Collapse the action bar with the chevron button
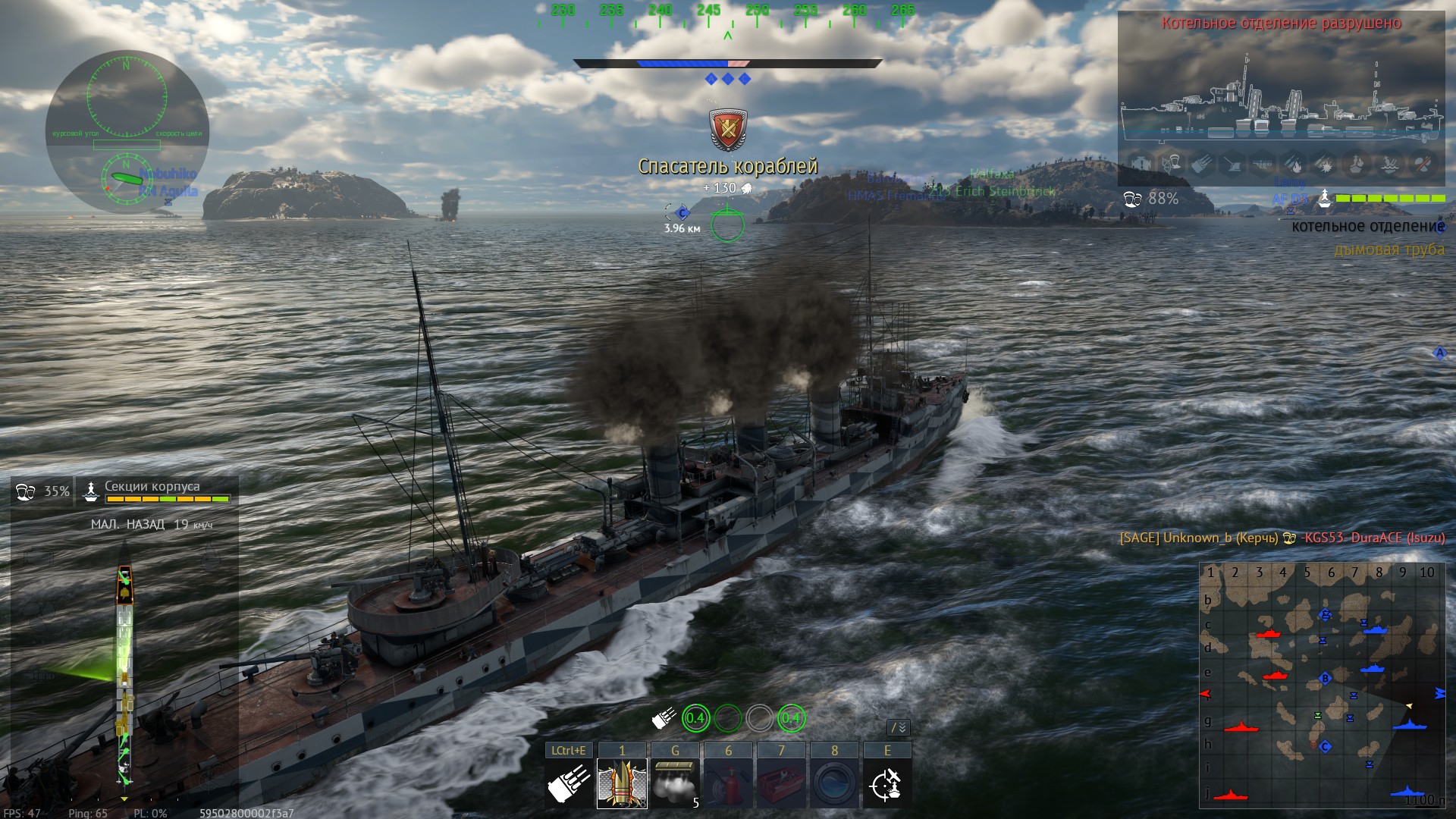 coord(899,728)
